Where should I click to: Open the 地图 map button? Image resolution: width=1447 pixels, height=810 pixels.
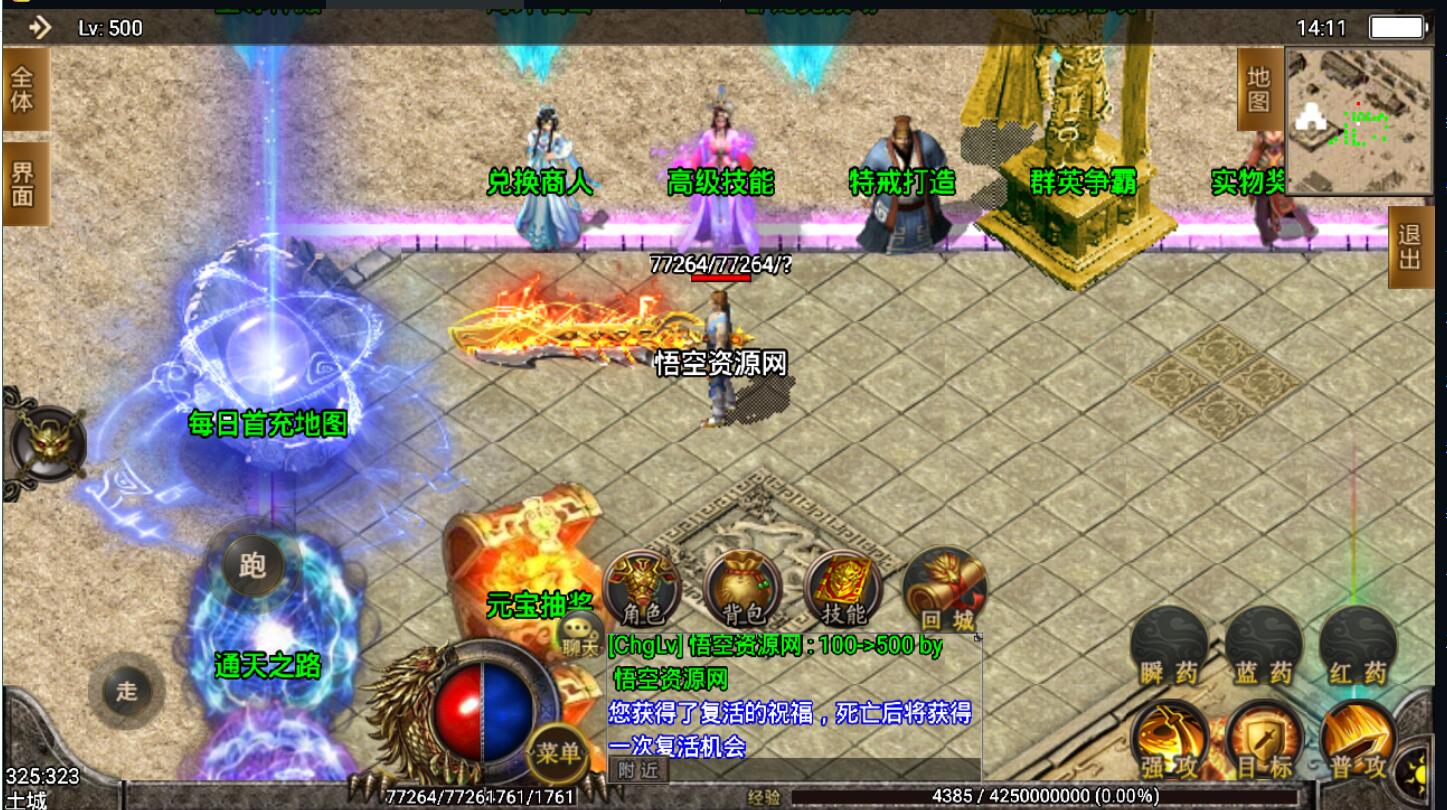[1259, 90]
